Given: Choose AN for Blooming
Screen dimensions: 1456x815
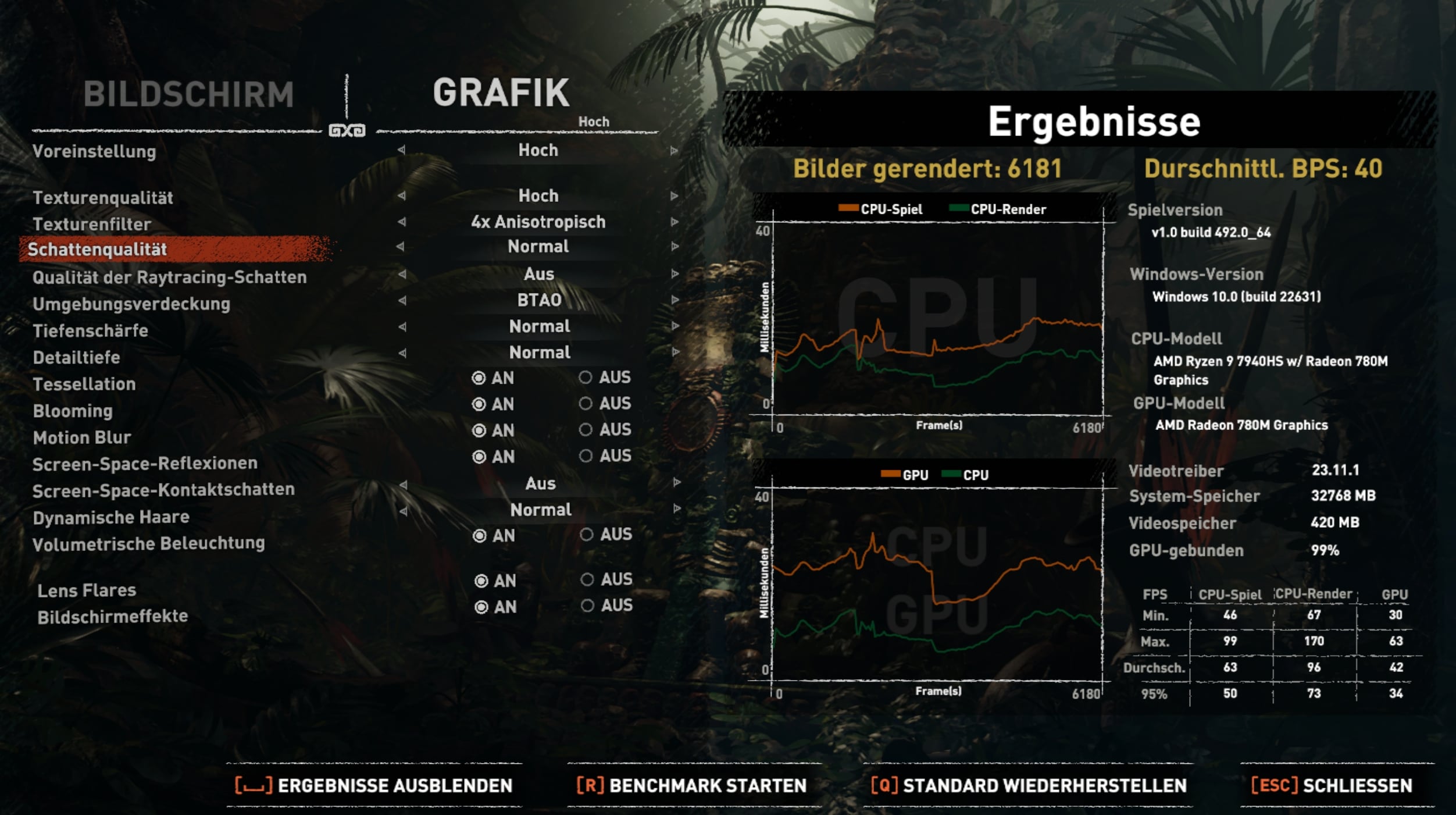Looking at the screenshot, I should click(x=479, y=404).
